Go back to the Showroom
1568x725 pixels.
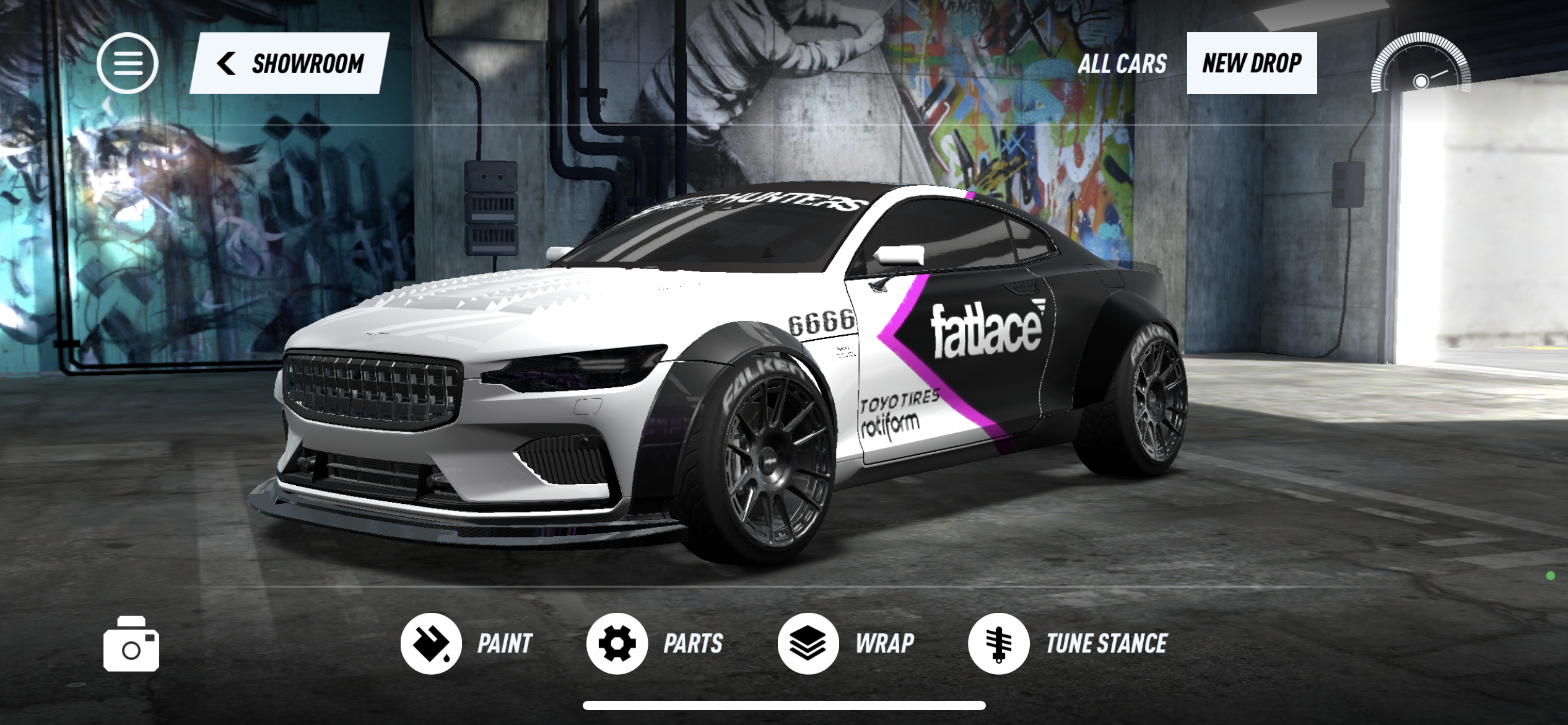point(290,63)
